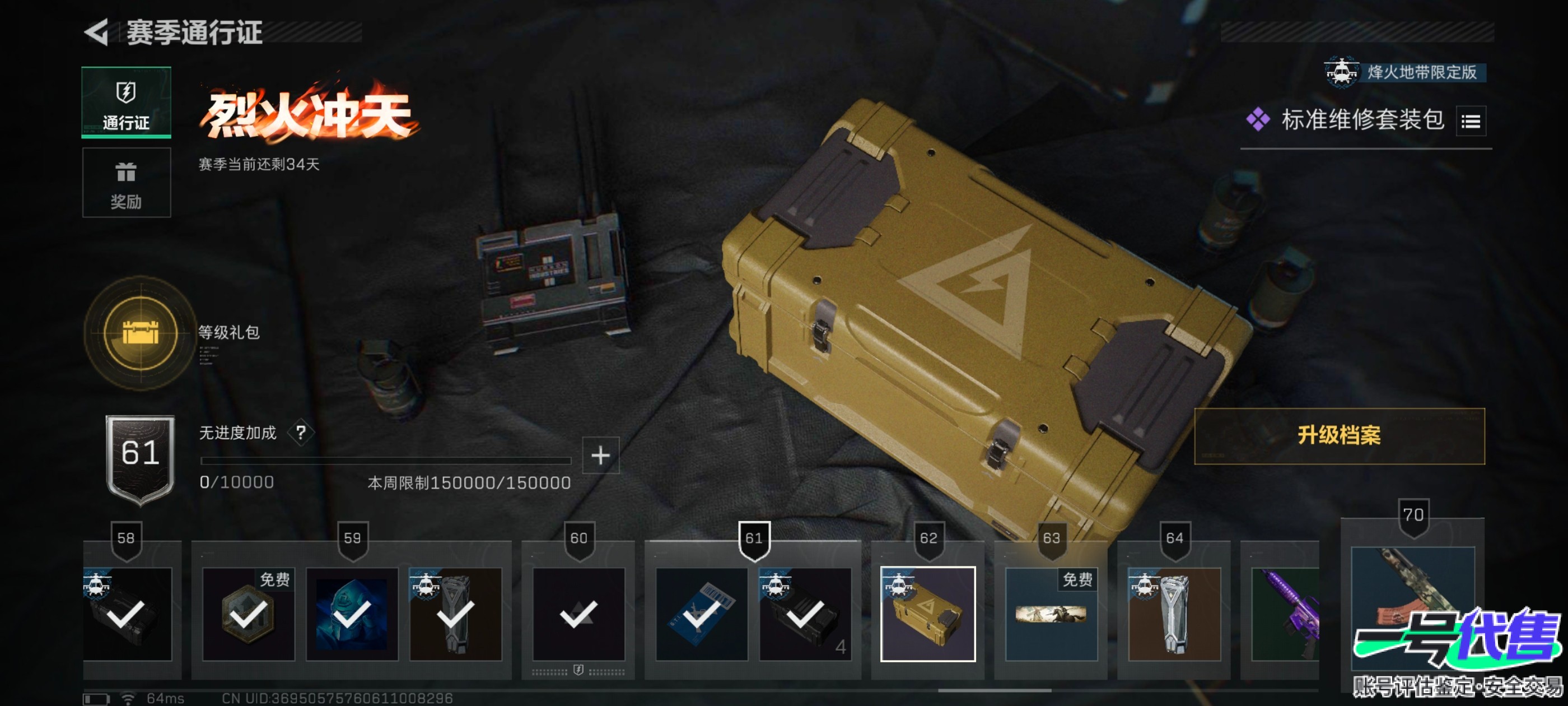
Task: Show the progress bonus help tooltip
Action: point(301,433)
